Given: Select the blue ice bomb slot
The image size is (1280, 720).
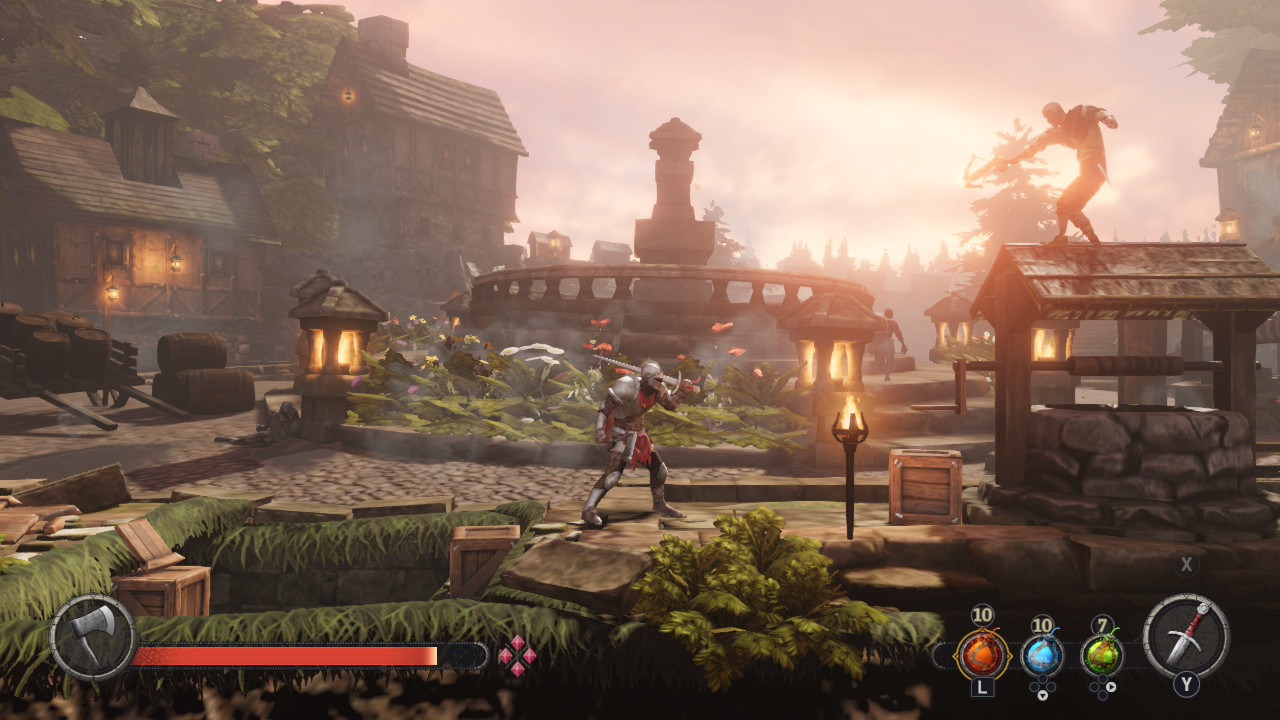Looking at the screenshot, I should (1042, 655).
